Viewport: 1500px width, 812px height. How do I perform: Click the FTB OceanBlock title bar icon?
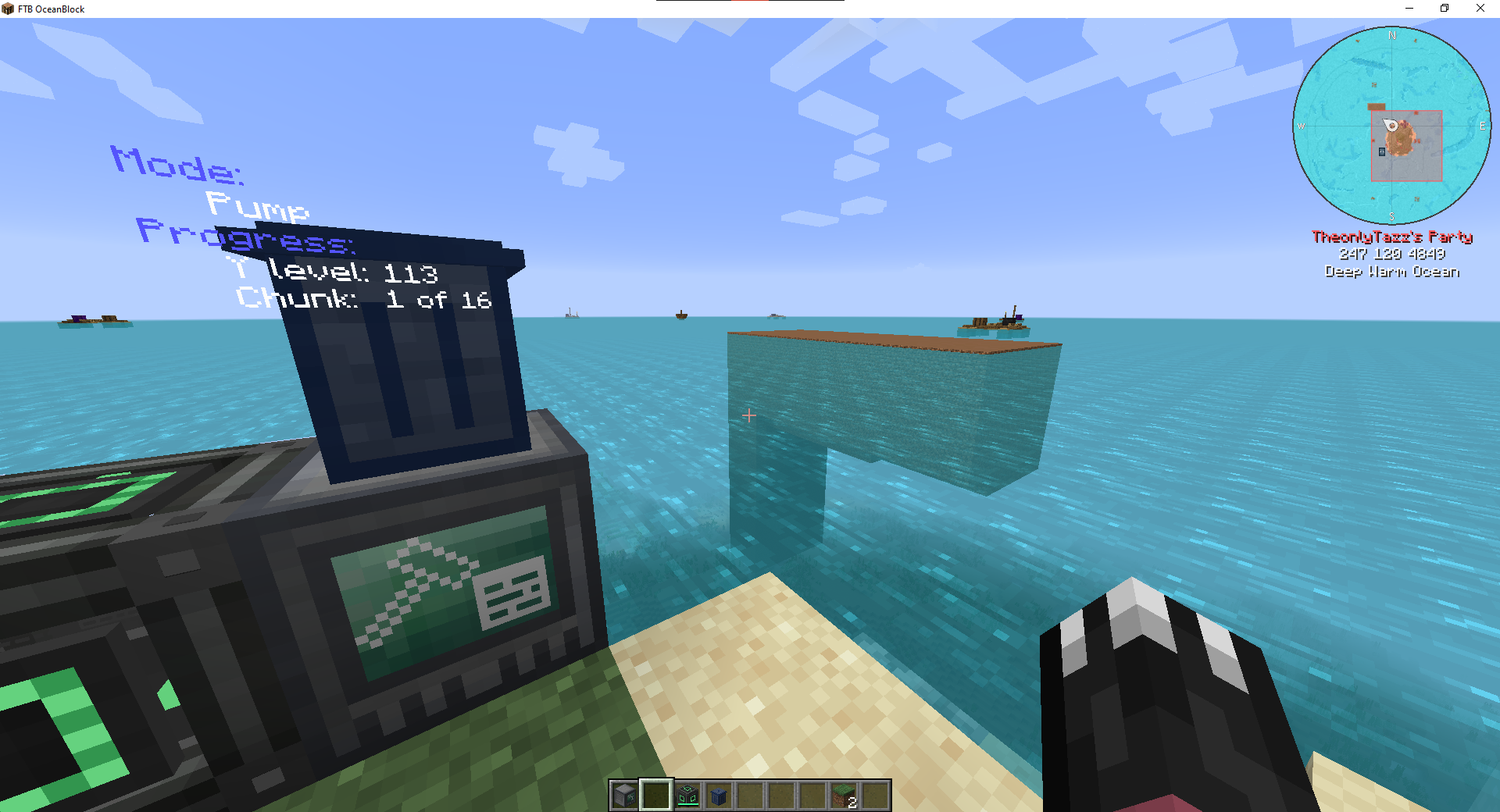click(x=8, y=9)
